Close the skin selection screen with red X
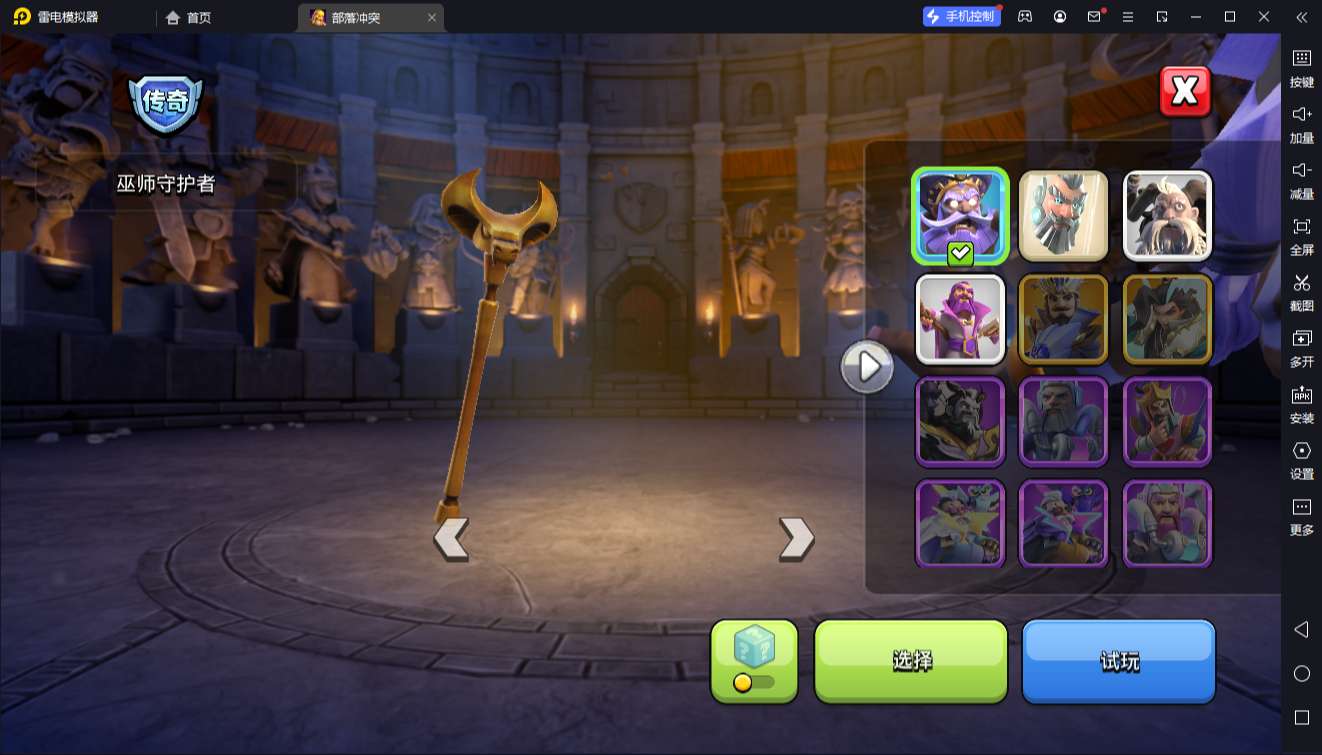This screenshot has height=755, width=1322. coord(1185,92)
